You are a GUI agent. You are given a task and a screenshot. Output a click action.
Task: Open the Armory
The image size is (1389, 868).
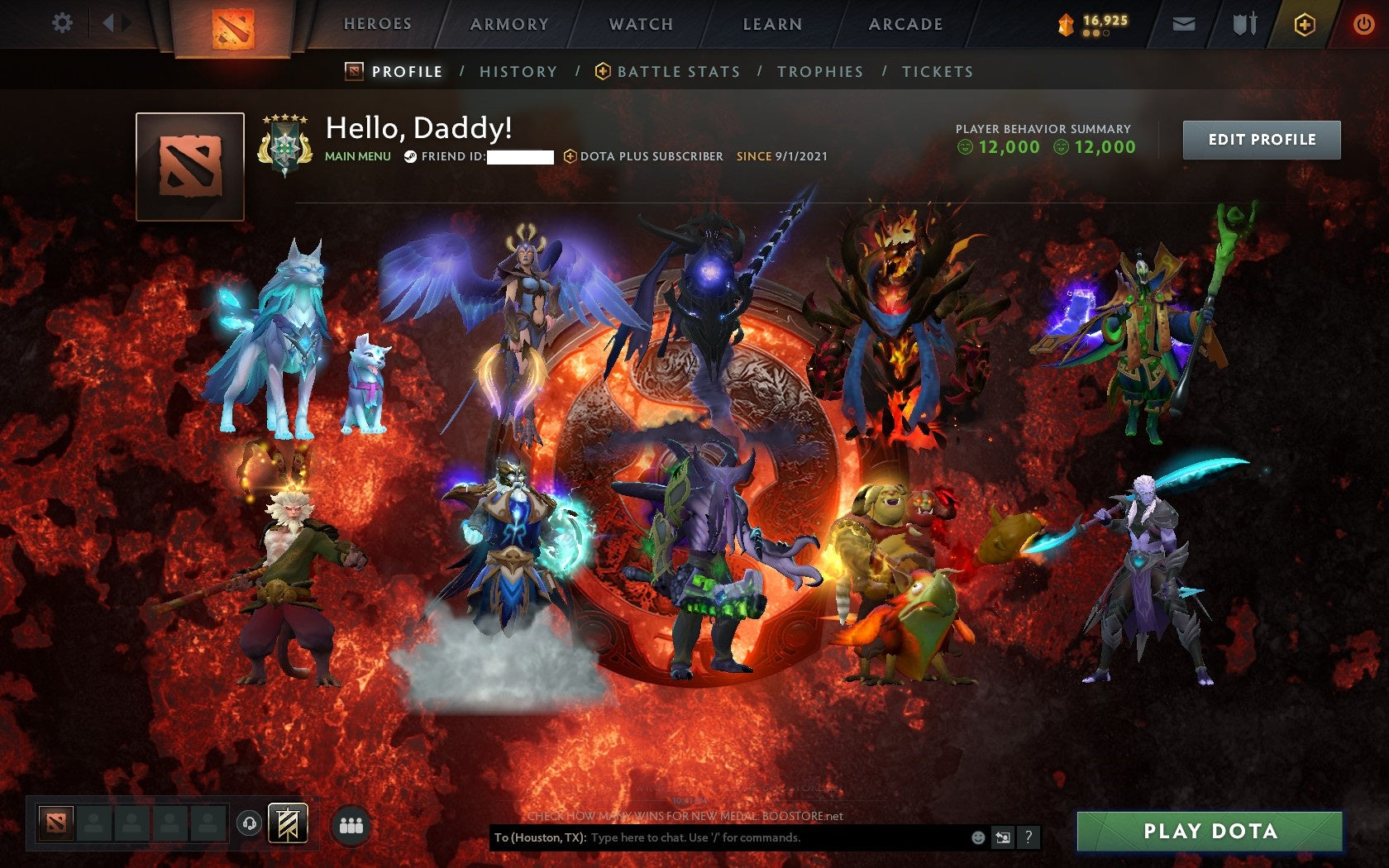click(x=509, y=24)
